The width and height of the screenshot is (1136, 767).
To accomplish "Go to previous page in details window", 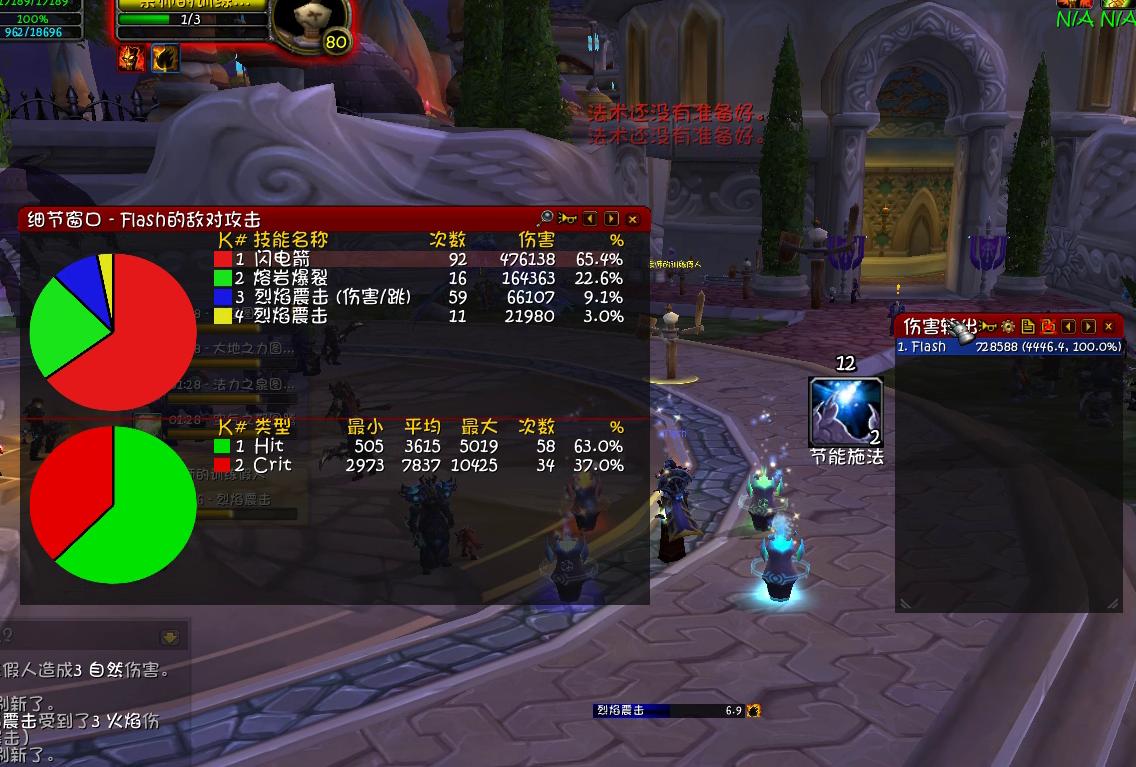I will (x=590, y=219).
